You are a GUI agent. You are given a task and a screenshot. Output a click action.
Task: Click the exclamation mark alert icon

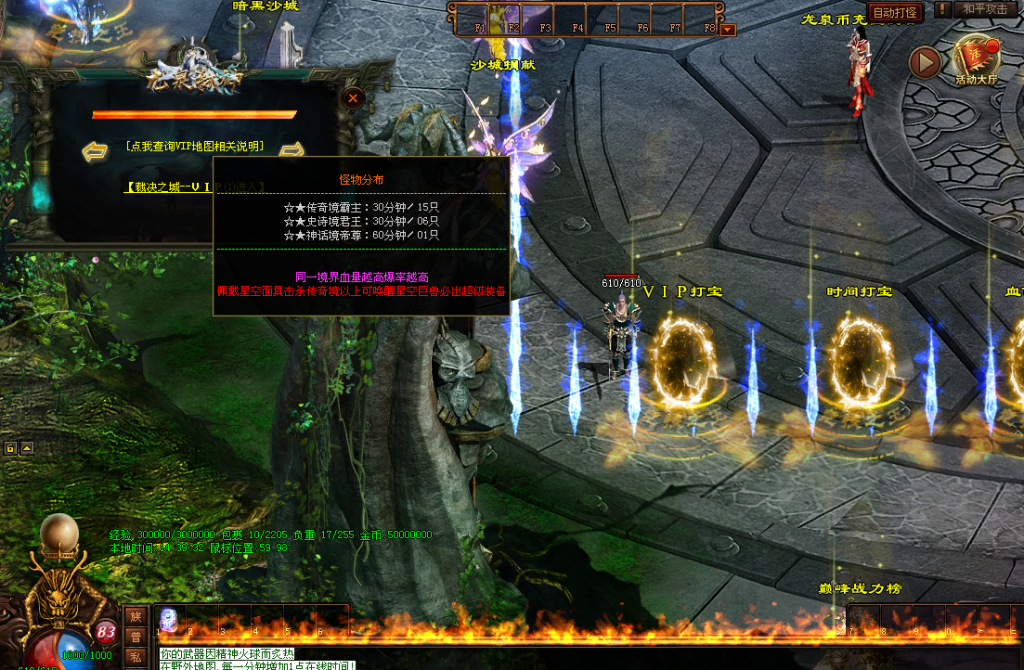[943, 10]
